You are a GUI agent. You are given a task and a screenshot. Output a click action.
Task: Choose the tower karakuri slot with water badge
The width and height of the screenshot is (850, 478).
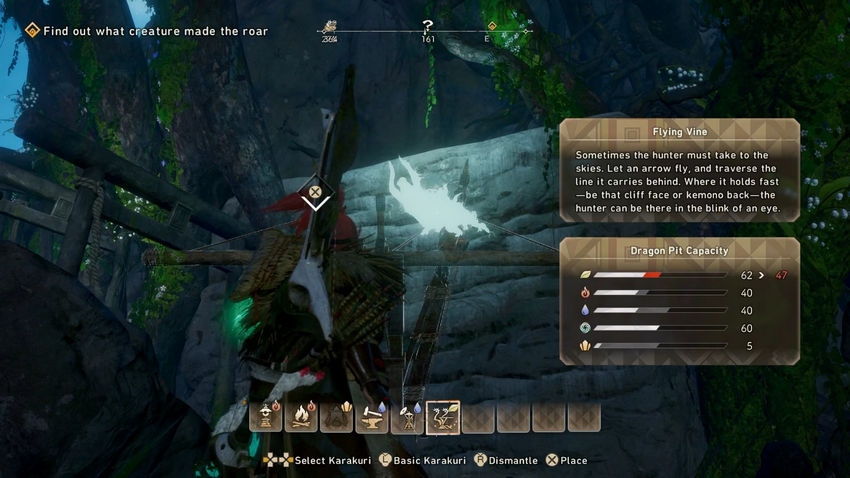[407, 416]
